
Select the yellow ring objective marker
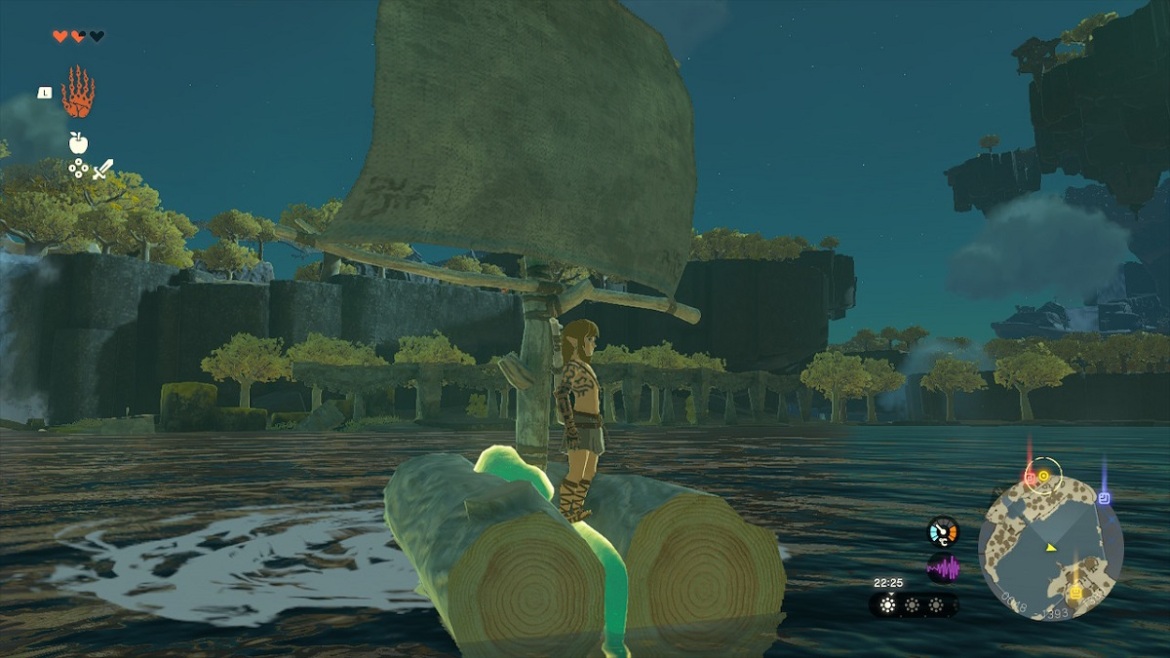click(1044, 476)
